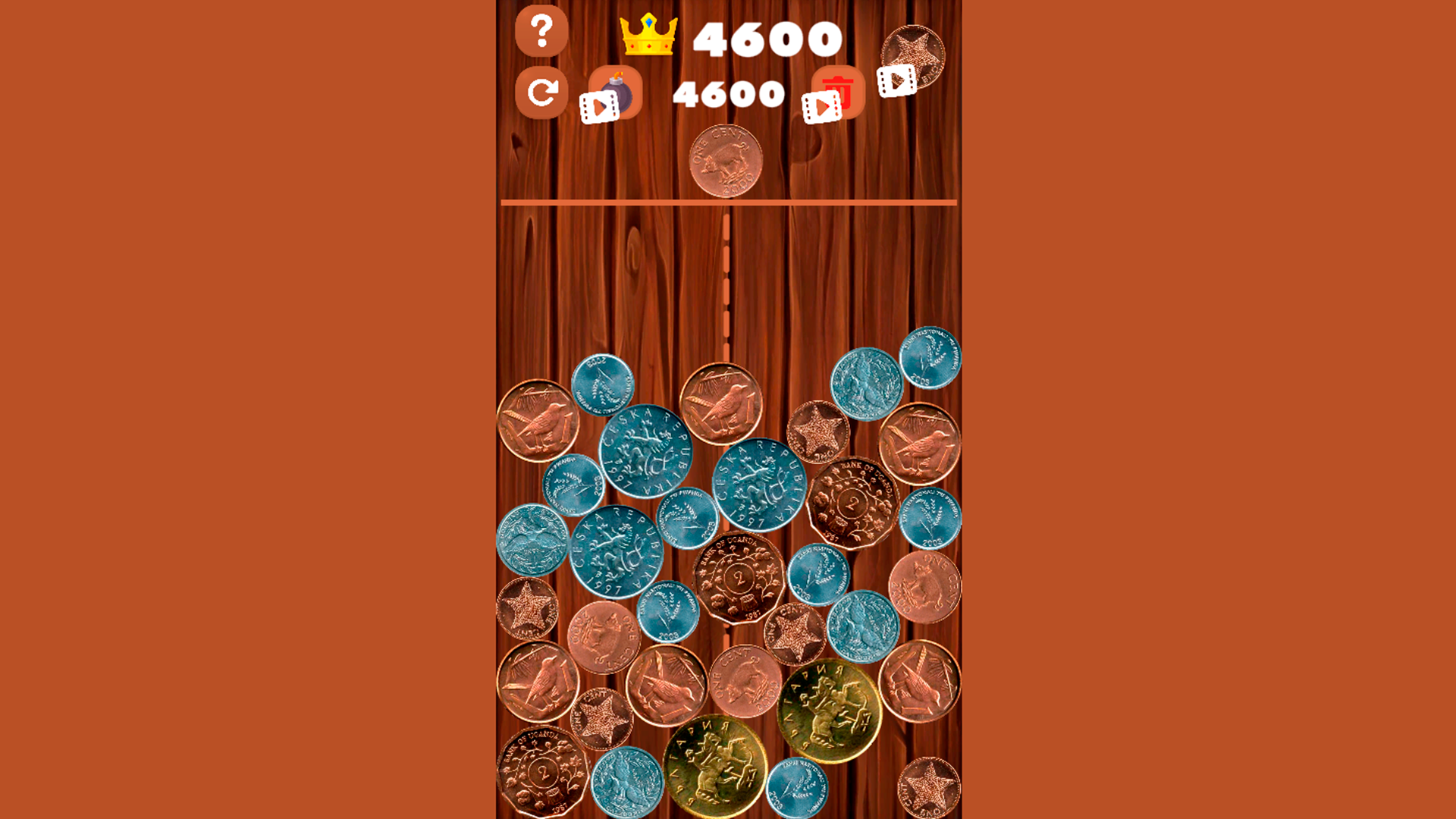1456x819 pixels.
Task: Watch an ad for the trash power-up
Action: click(821, 106)
